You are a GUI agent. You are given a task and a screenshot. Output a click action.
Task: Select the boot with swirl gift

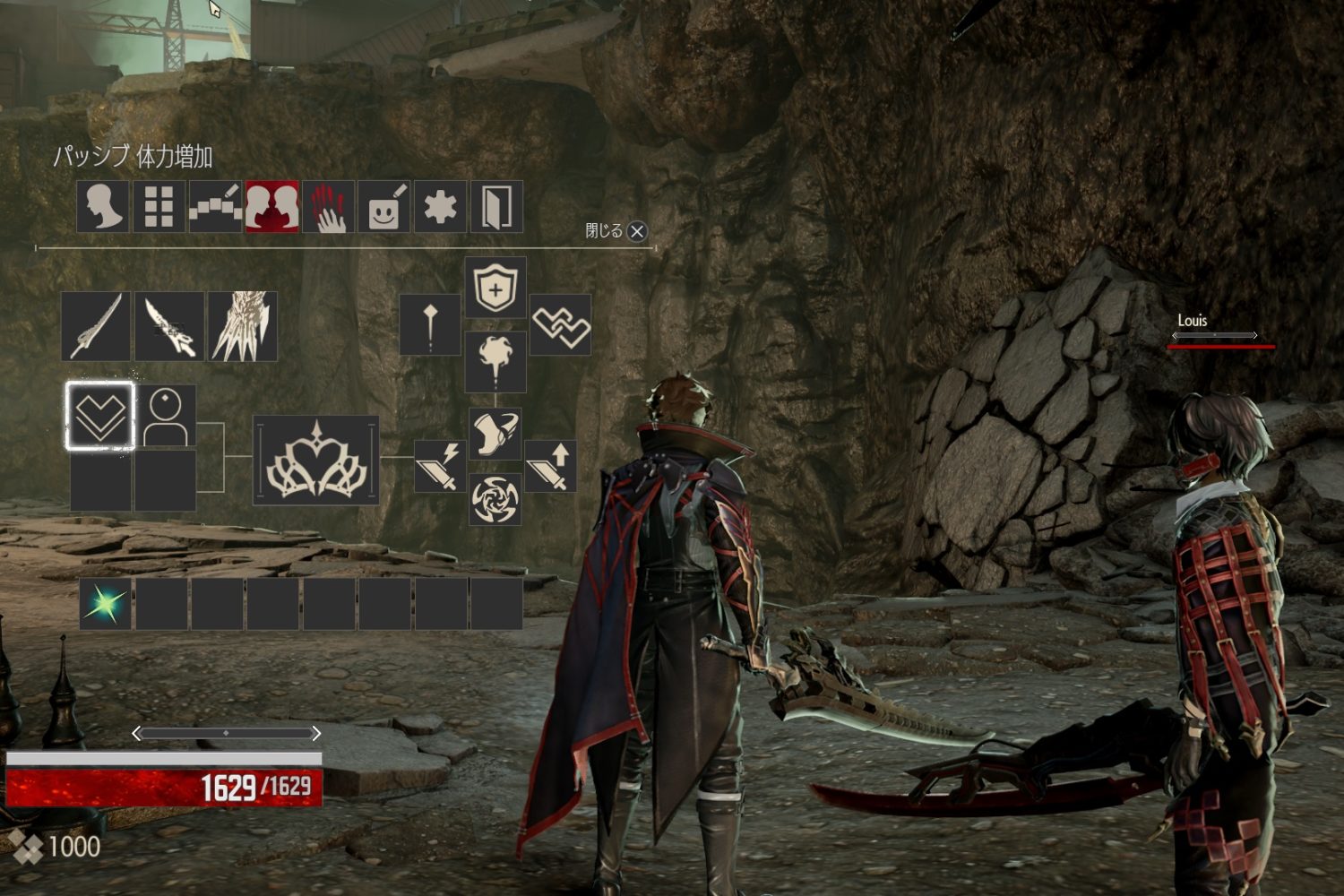pos(495,434)
